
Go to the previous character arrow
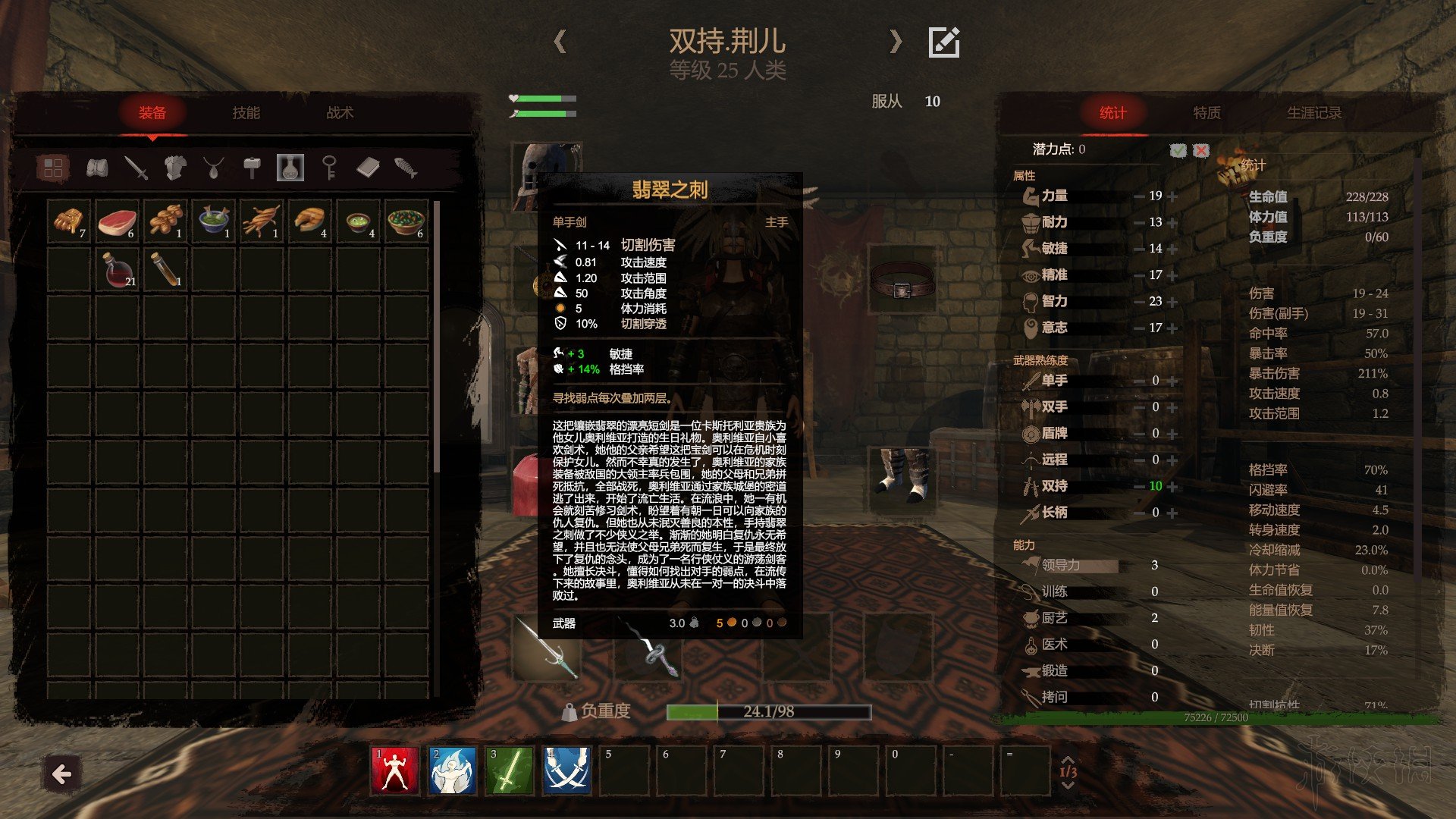click(560, 42)
